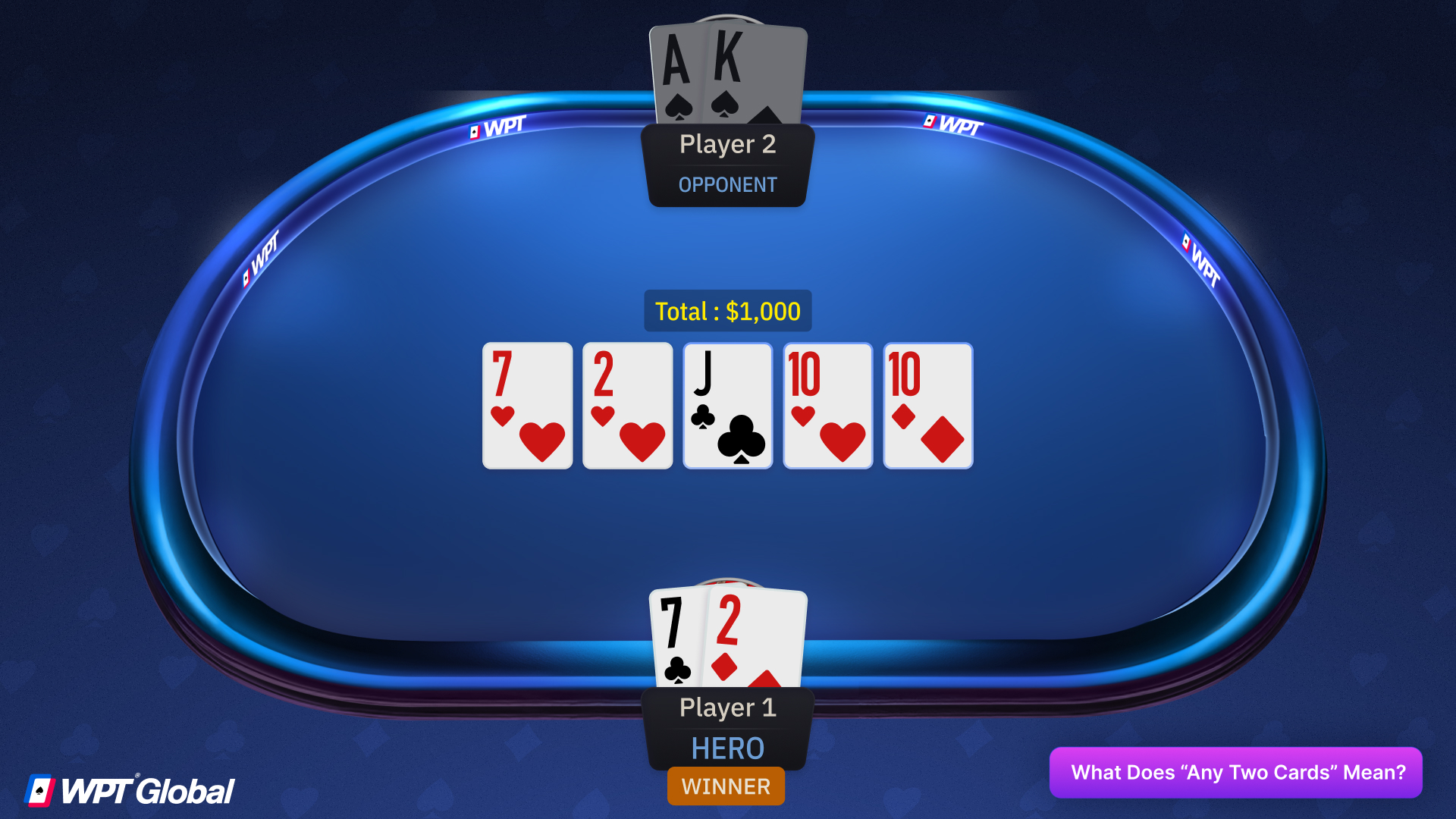
Task: Click the OPPONENT label under Player 2
Action: click(x=726, y=184)
